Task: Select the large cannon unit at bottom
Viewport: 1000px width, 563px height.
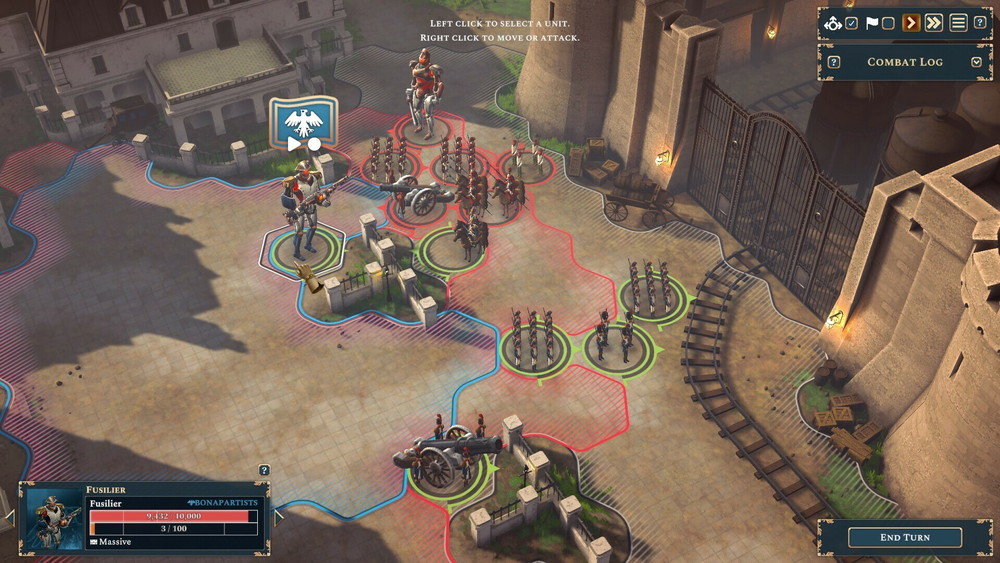Action: click(x=445, y=455)
